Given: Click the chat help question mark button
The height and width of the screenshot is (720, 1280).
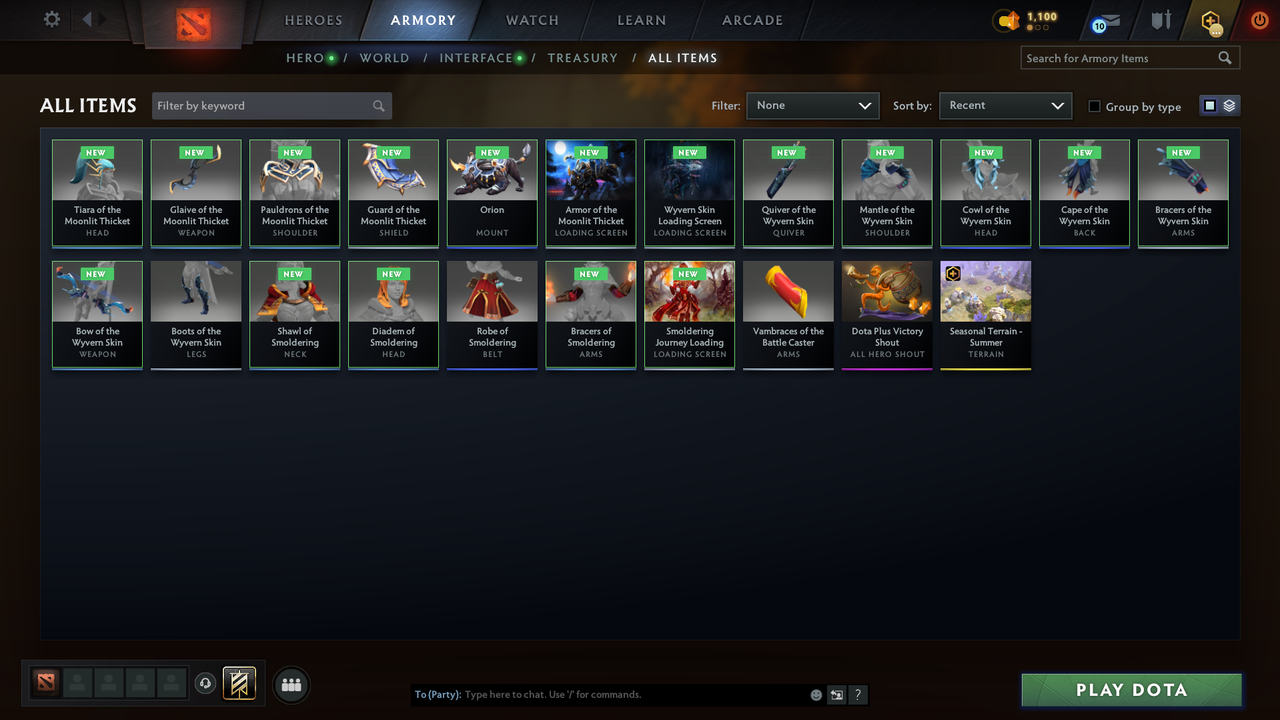Looking at the screenshot, I should [857, 694].
